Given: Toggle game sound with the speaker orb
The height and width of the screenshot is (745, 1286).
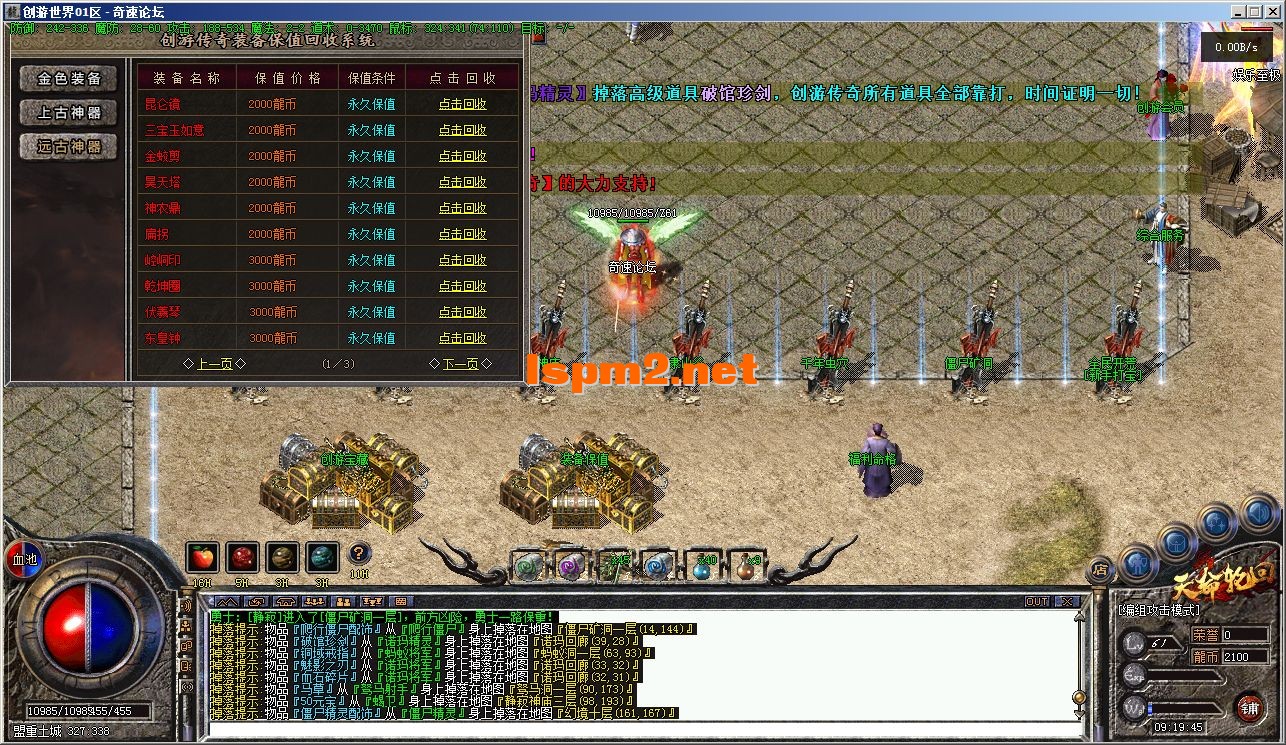Looking at the screenshot, I should (x=1256, y=515).
